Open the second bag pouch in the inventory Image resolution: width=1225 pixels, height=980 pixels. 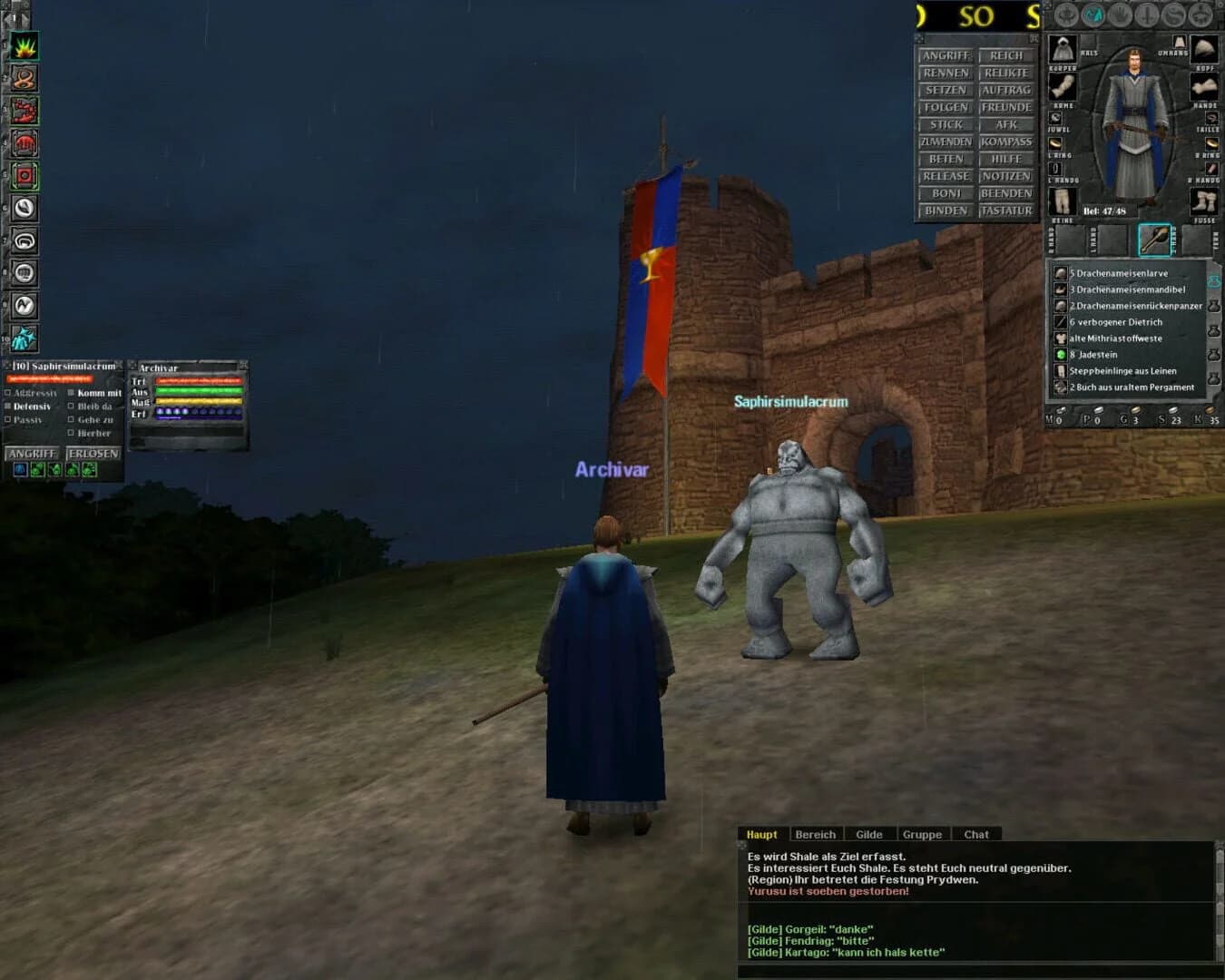[x=1214, y=307]
